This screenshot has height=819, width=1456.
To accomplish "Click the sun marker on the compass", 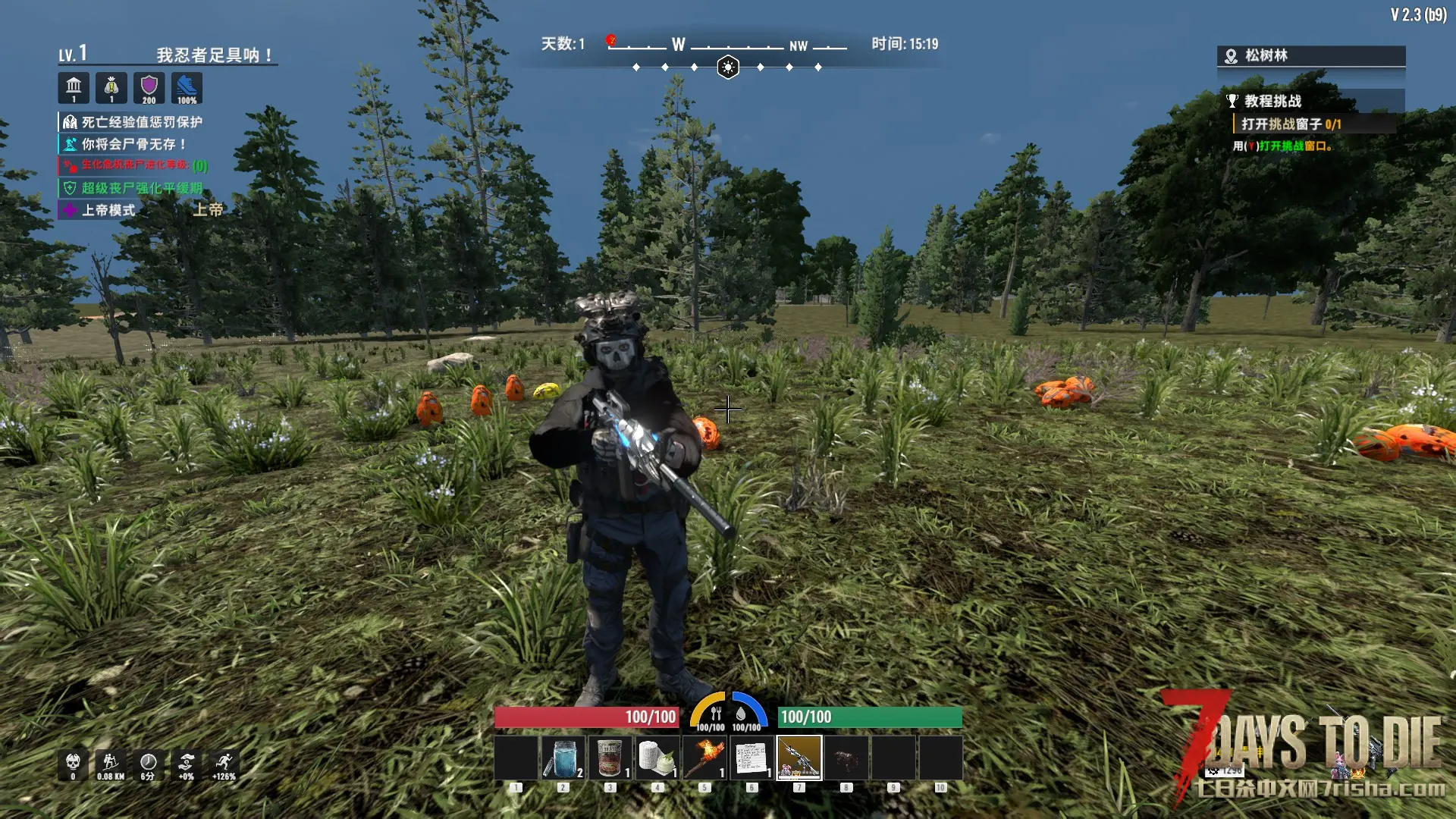I will [728, 67].
